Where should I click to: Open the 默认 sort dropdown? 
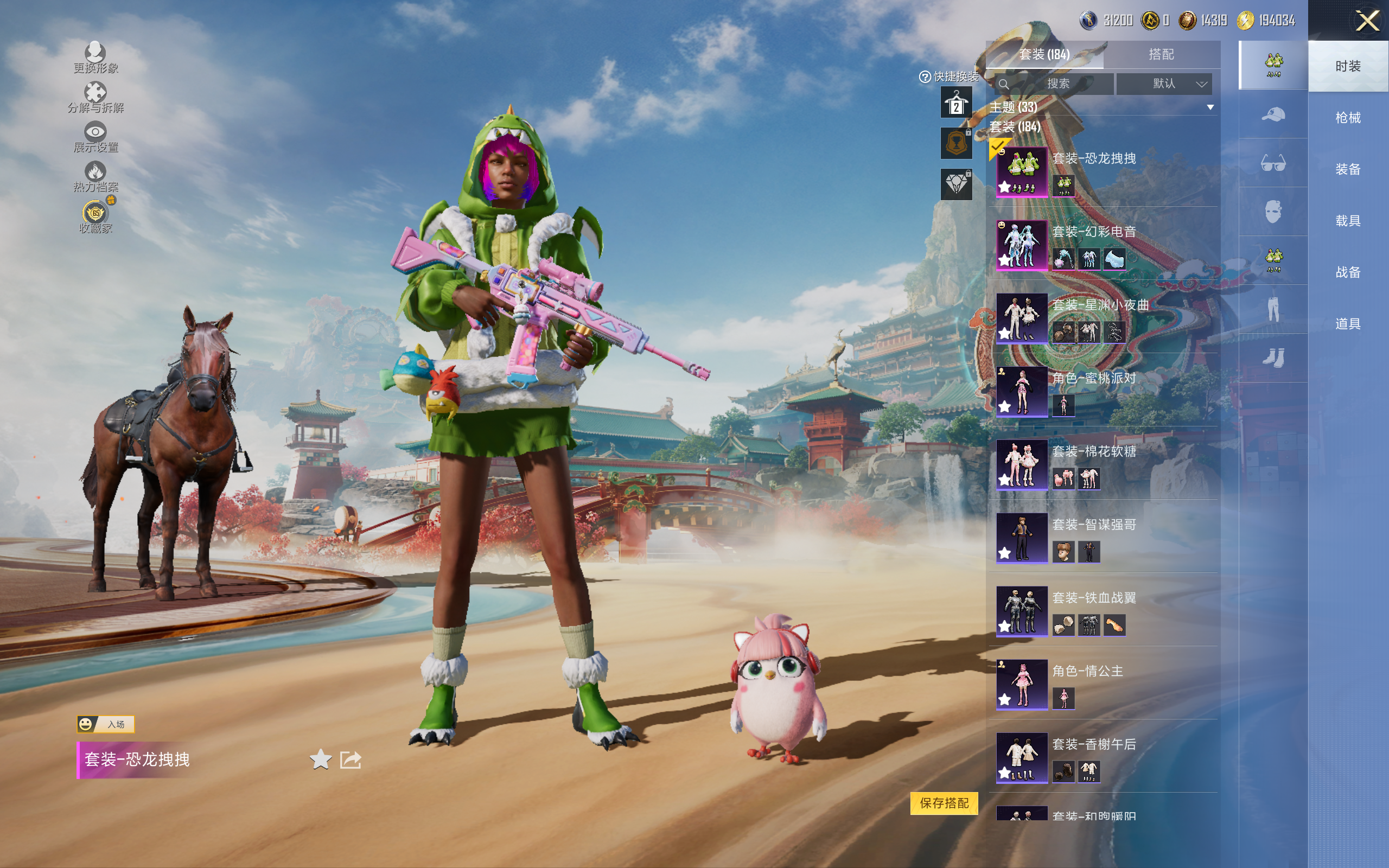click(x=1164, y=84)
